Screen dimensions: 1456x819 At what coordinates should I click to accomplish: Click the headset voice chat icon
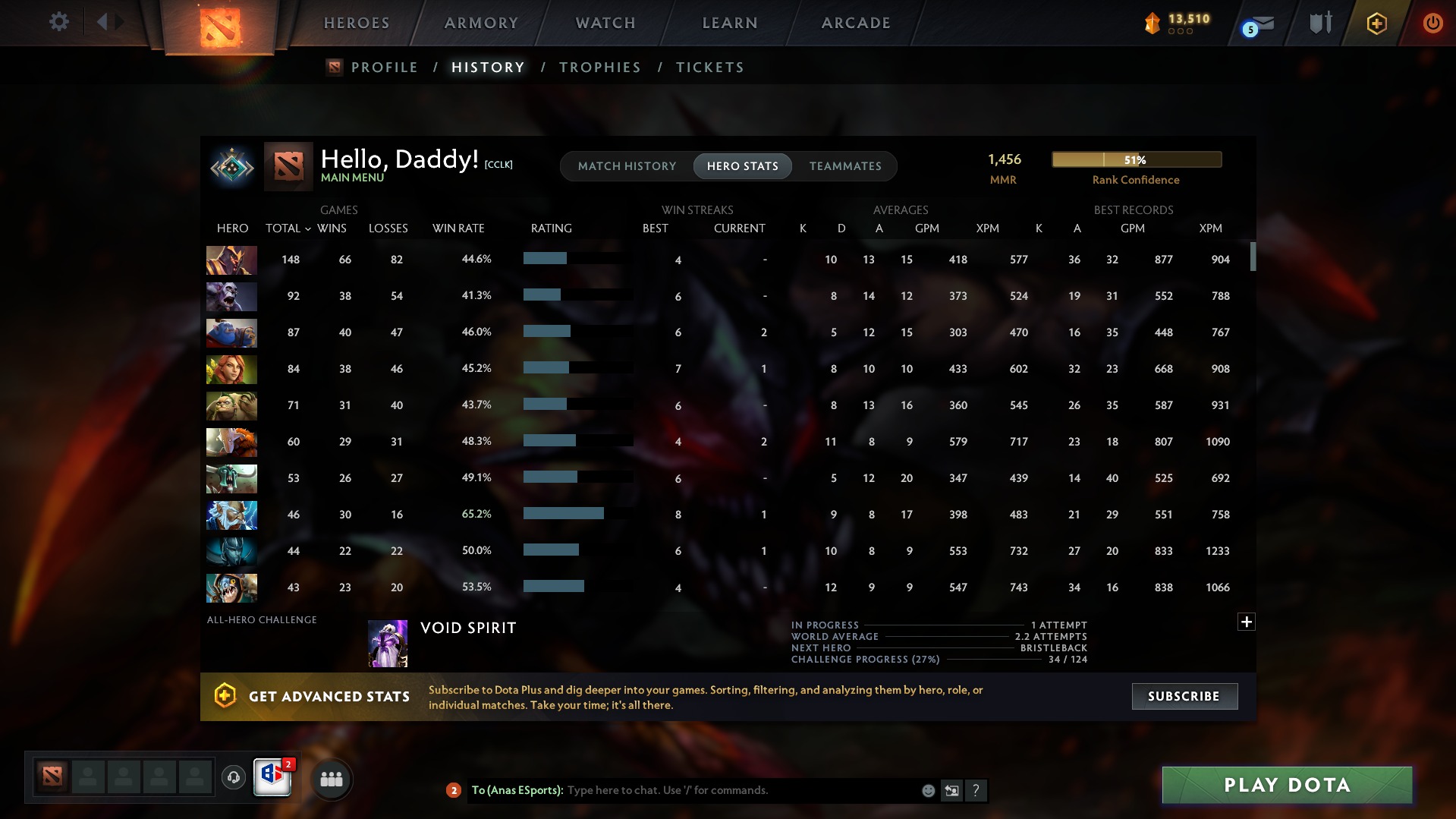234,778
